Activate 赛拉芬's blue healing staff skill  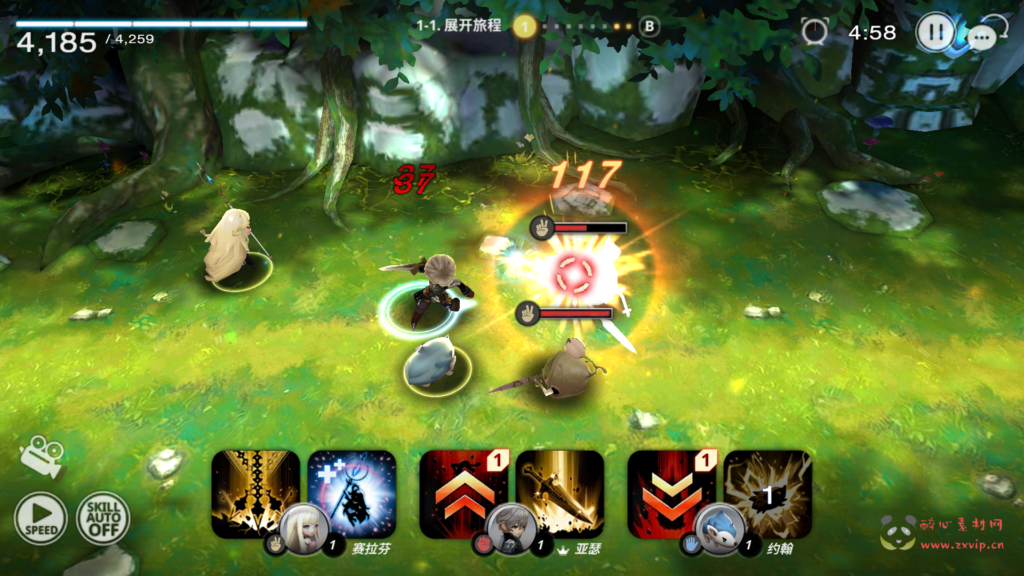point(353,490)
